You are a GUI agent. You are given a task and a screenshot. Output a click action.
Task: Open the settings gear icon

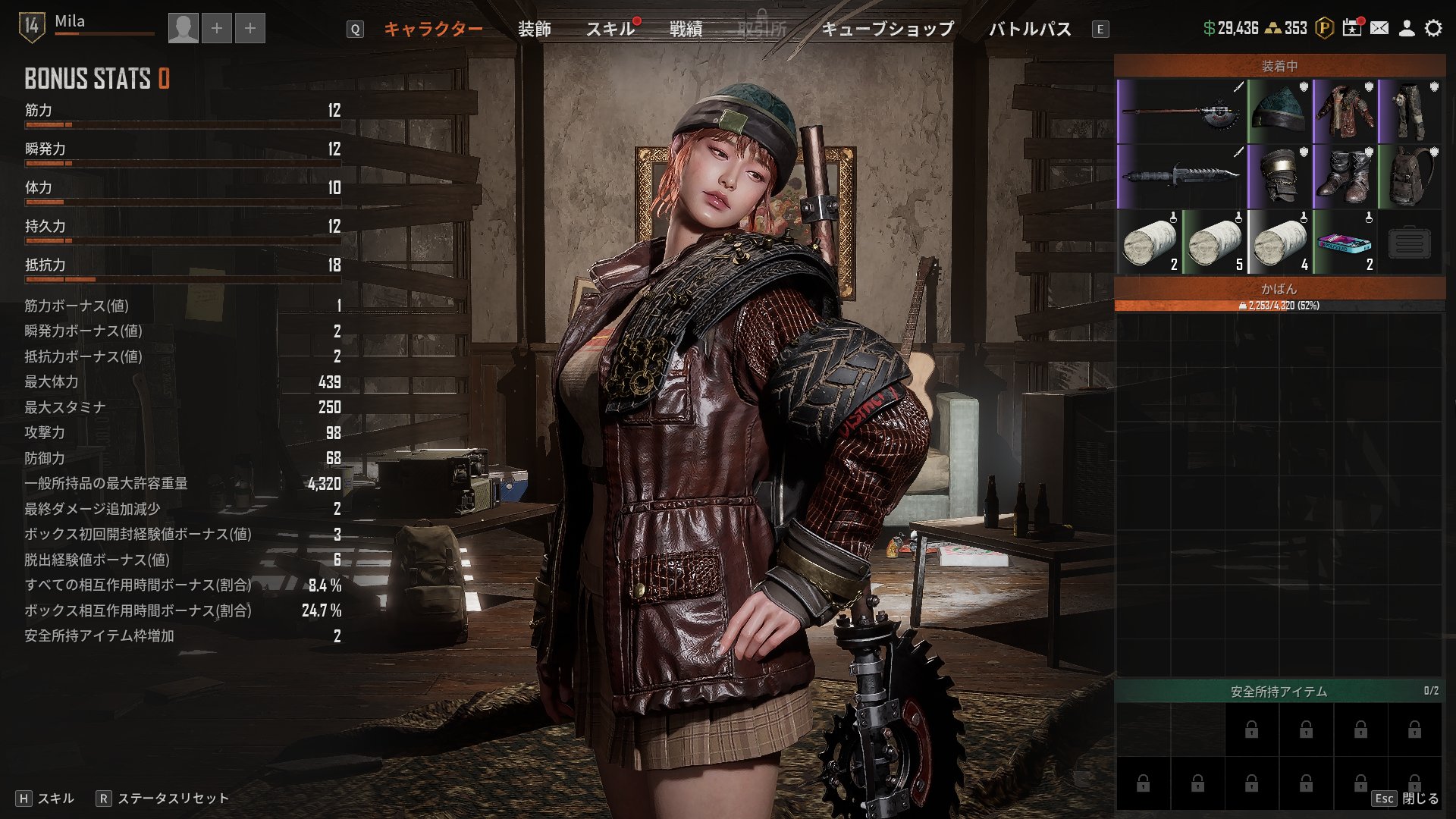[x=1433, y=28]
